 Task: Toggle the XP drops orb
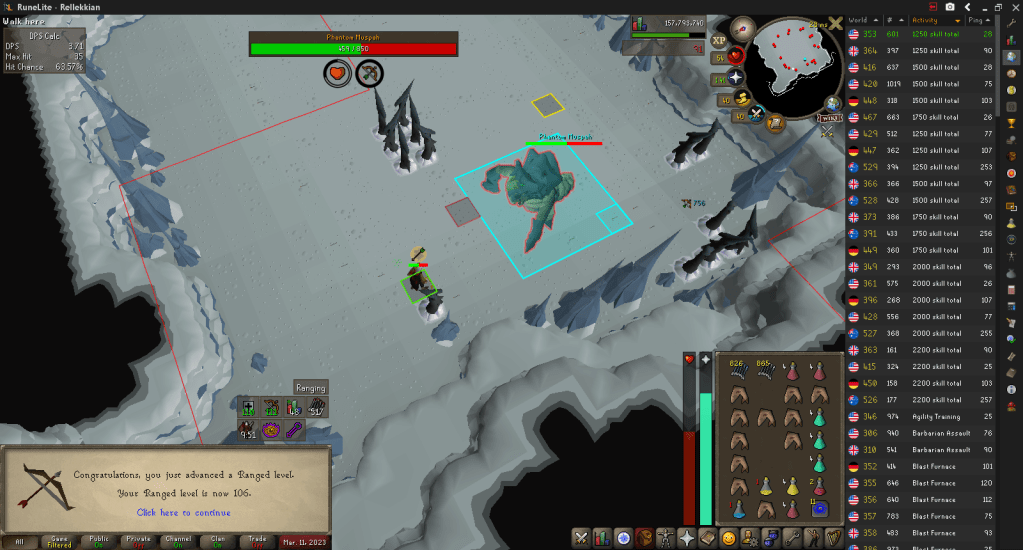coord(718,40)
